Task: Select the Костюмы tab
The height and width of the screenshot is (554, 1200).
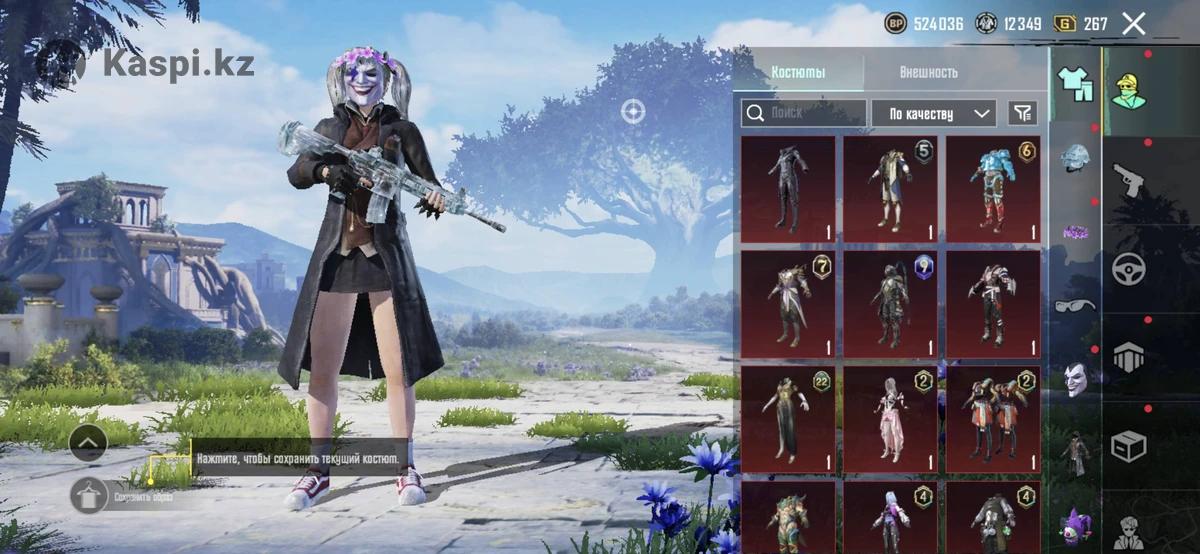Action: pos(798,72)
